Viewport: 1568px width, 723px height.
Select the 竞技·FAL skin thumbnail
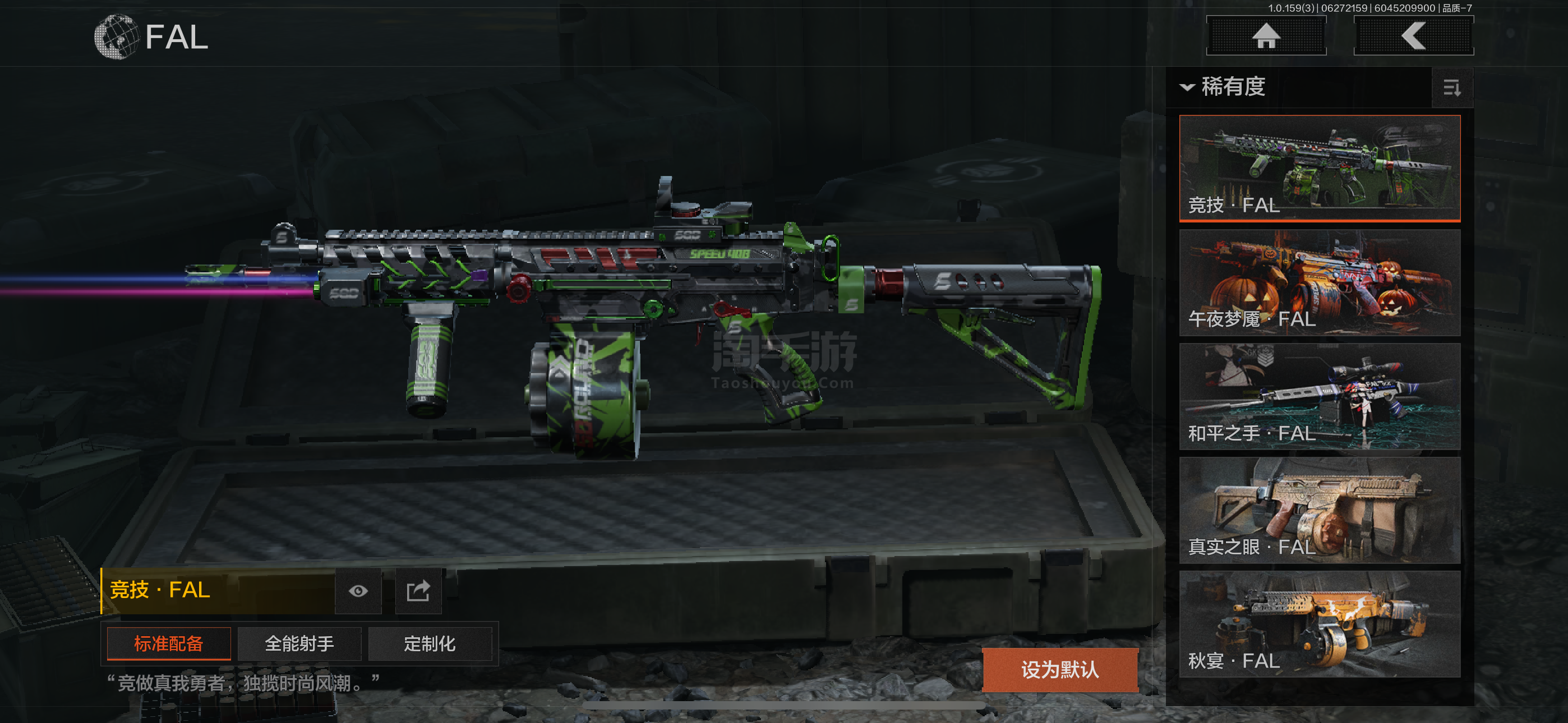[1319, 168]
